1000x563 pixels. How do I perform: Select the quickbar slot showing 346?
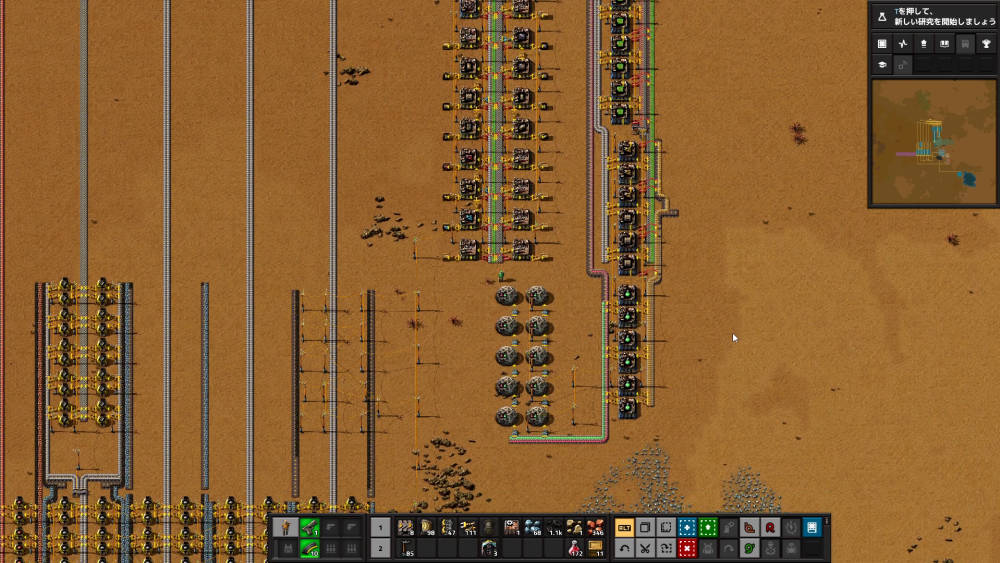tap(595, 527)
